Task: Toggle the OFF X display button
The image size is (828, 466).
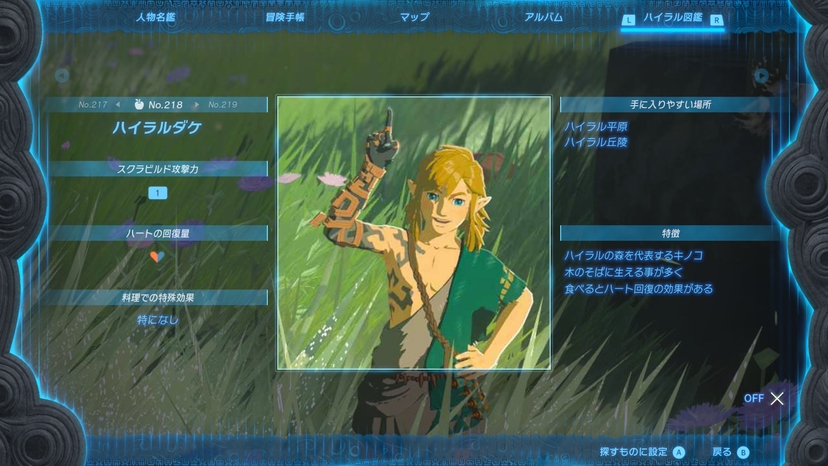Action: point(766,398)
